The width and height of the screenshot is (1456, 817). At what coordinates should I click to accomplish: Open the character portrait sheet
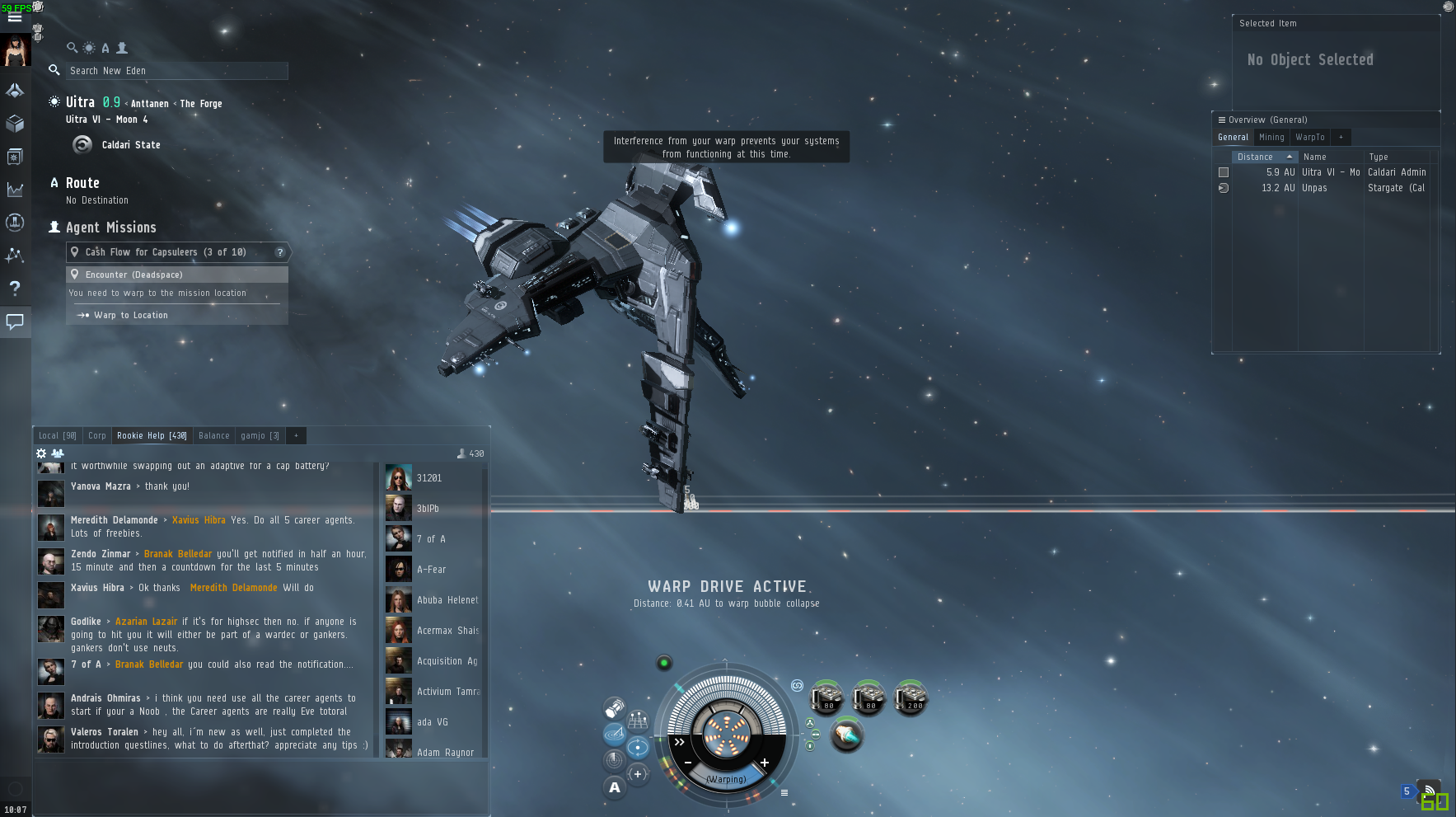click(15, 51)
